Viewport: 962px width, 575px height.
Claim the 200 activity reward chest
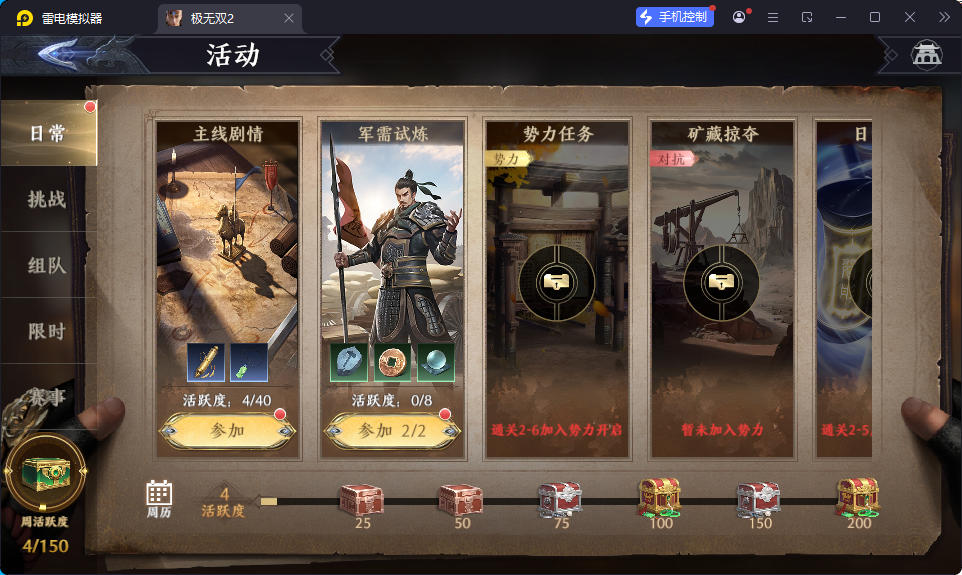point(858,497)
